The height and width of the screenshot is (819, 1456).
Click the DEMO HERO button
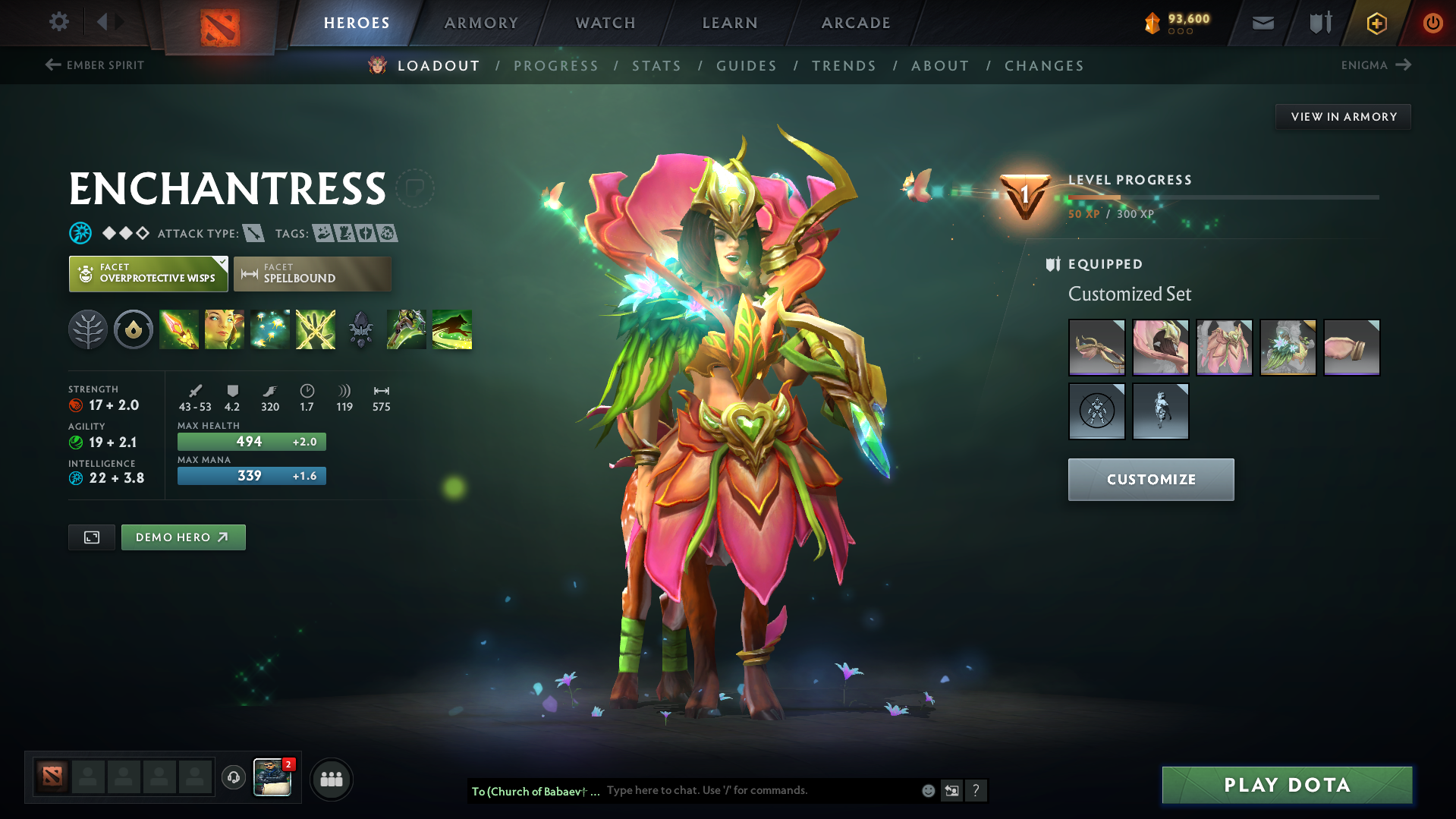(x=183, y=537)
